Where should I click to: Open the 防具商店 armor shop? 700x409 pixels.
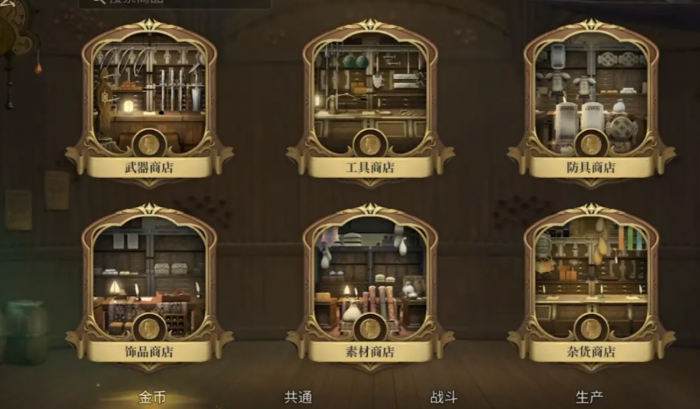tap(591, 100)
